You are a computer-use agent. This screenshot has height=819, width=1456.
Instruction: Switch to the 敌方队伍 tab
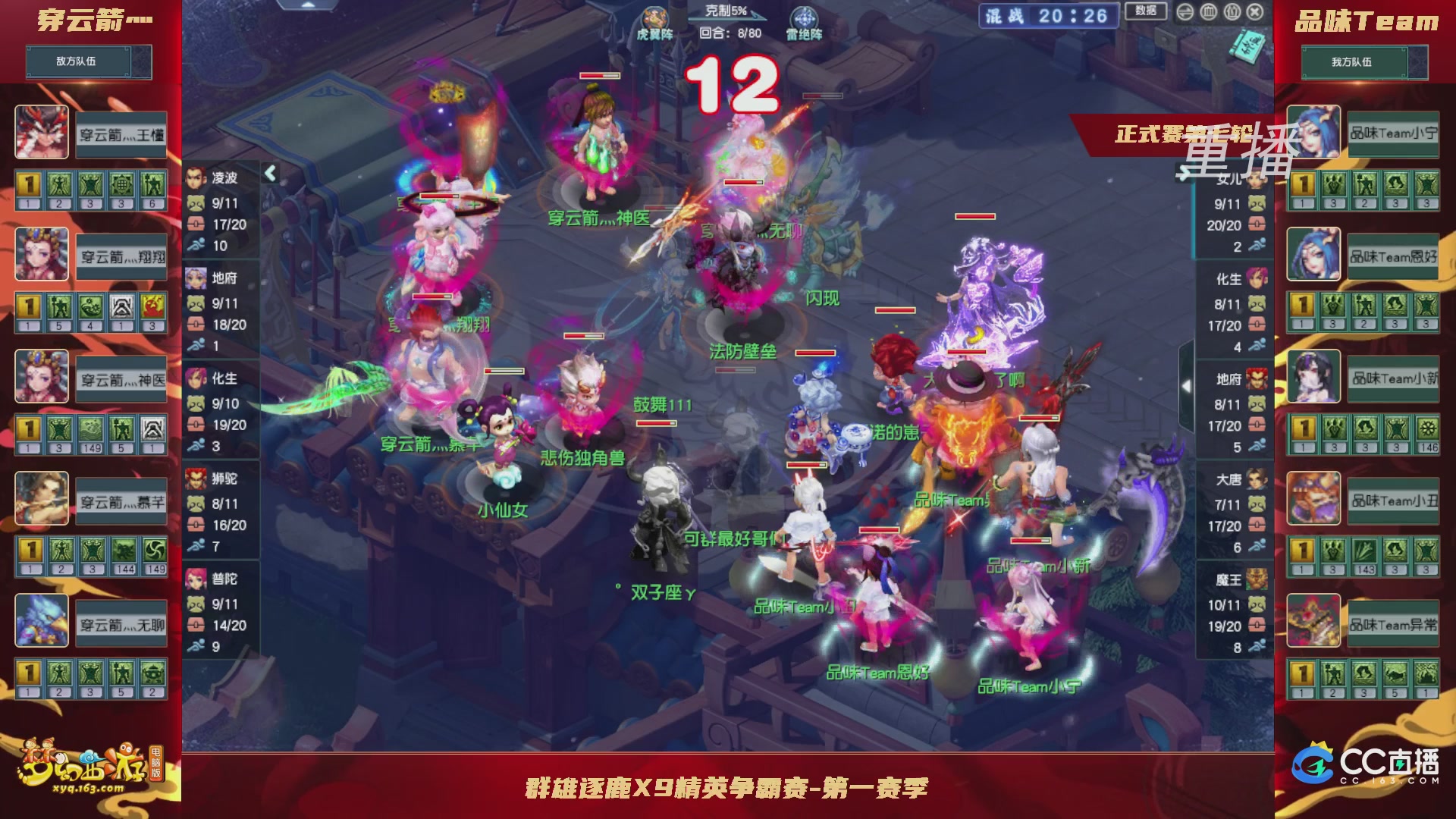(89, 61)
